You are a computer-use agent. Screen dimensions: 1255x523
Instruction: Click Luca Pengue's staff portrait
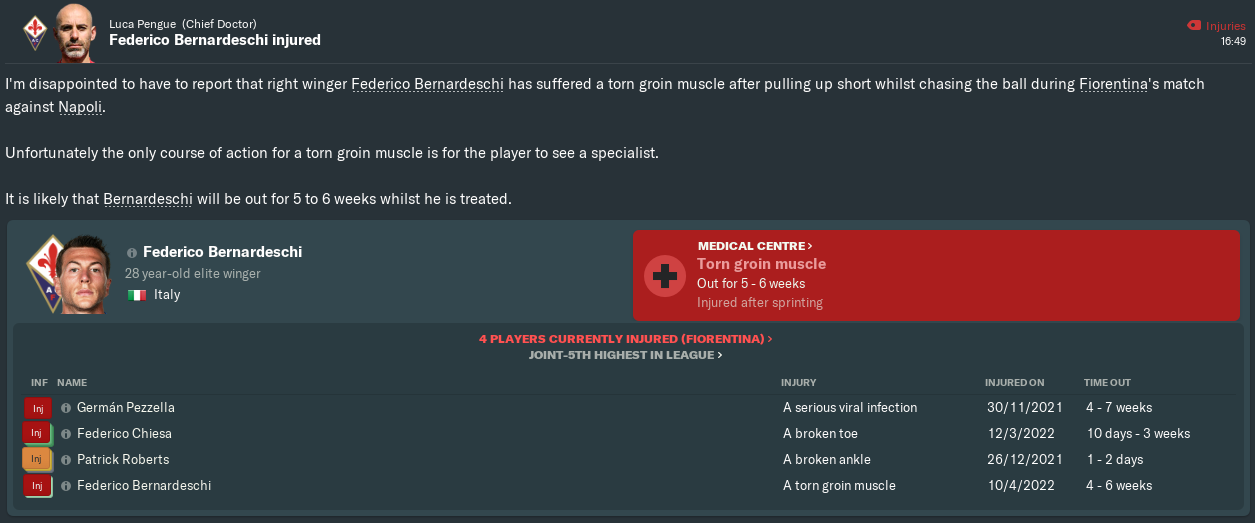pyautogui.click(x=76, y=31)
